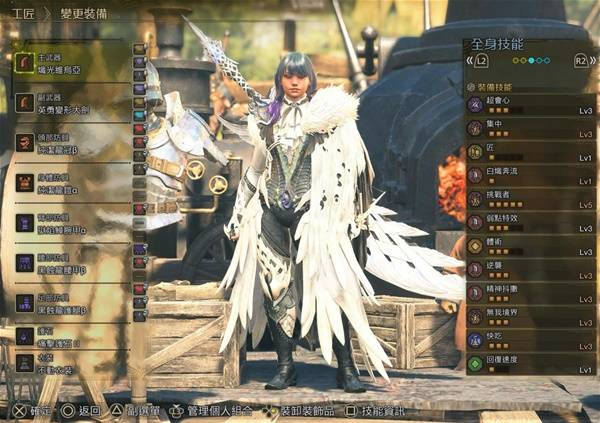Choose the 快吃 skill row
Image resolution: width=600 pixels, height=423 pixels.
[x=530, y=340]
